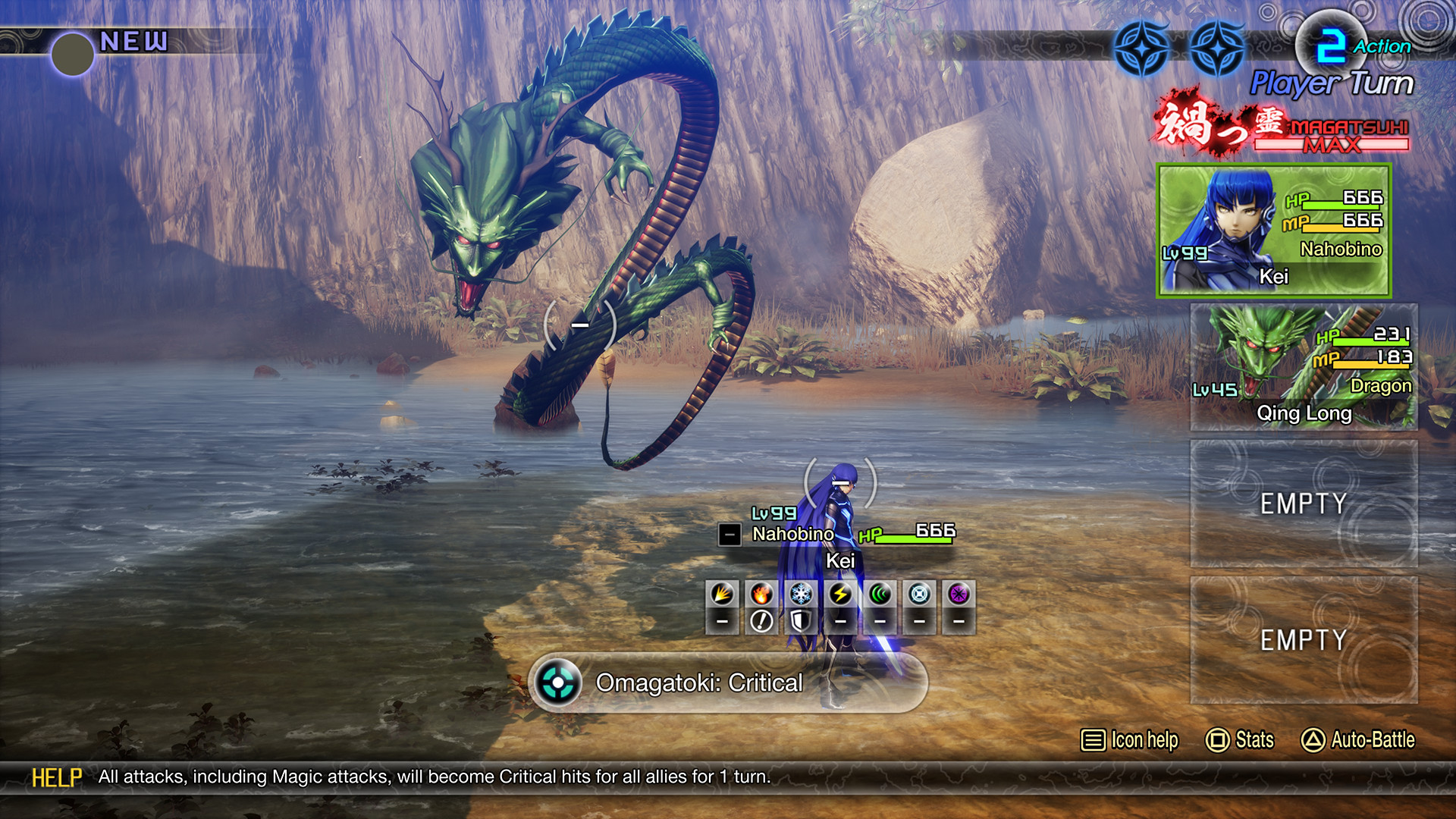Click the Light element affinity icon
Viewport: 1456px width, 819px height.
pos(918,593)
